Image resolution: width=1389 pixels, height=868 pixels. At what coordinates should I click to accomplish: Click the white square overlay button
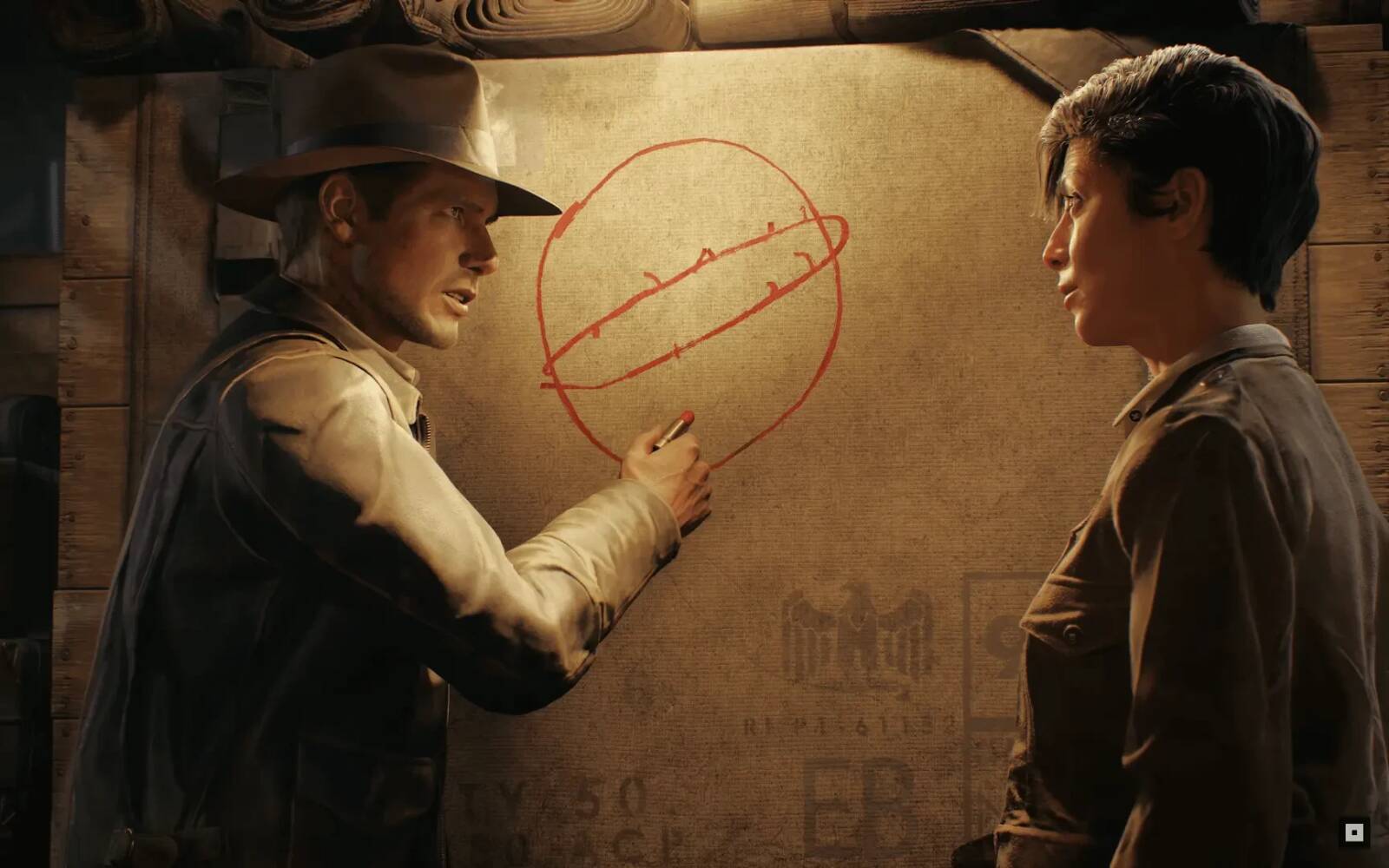pyautogui.click(x=1353, y=832)
